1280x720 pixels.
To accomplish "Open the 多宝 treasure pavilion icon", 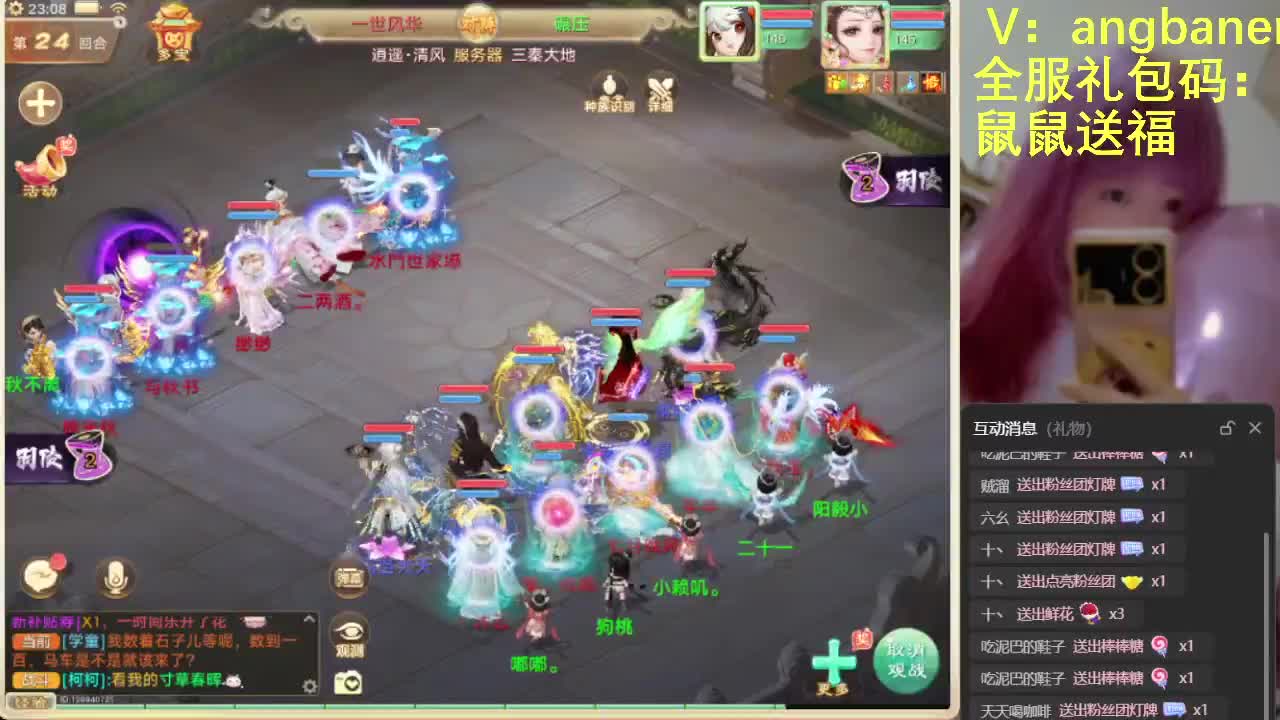I will 172,36.
